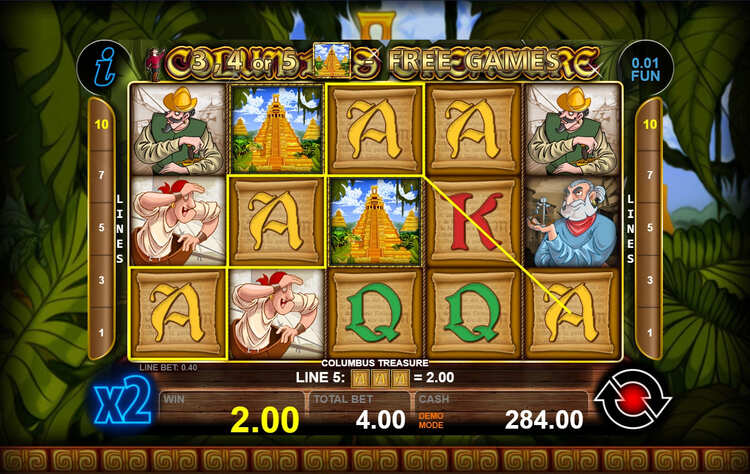
Task: Choose 7 lines on the left lines panel
Action: point(100,176)
